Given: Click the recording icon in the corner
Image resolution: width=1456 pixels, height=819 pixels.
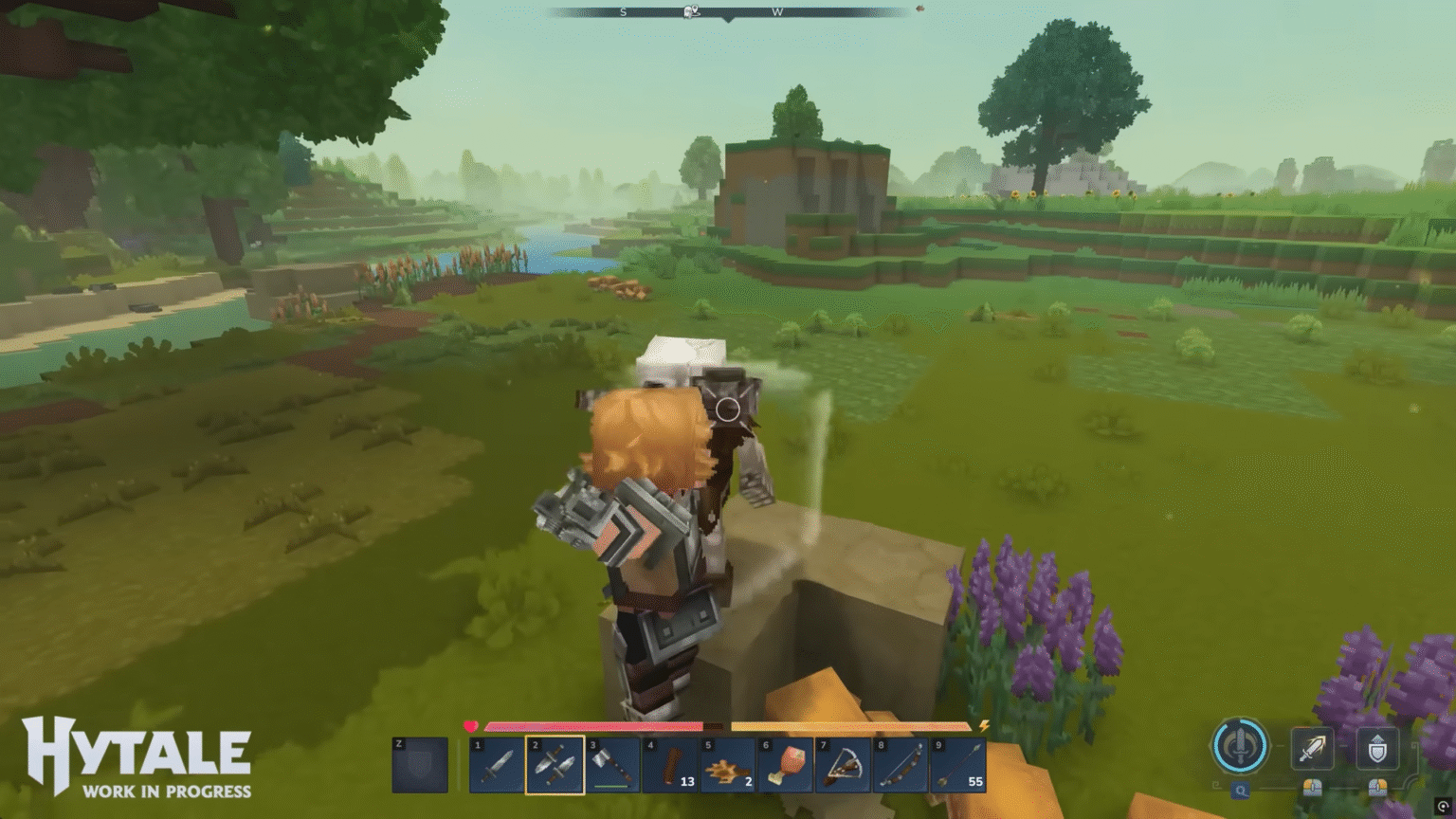Looking at the screenshot, I should tap(1443, 806).
